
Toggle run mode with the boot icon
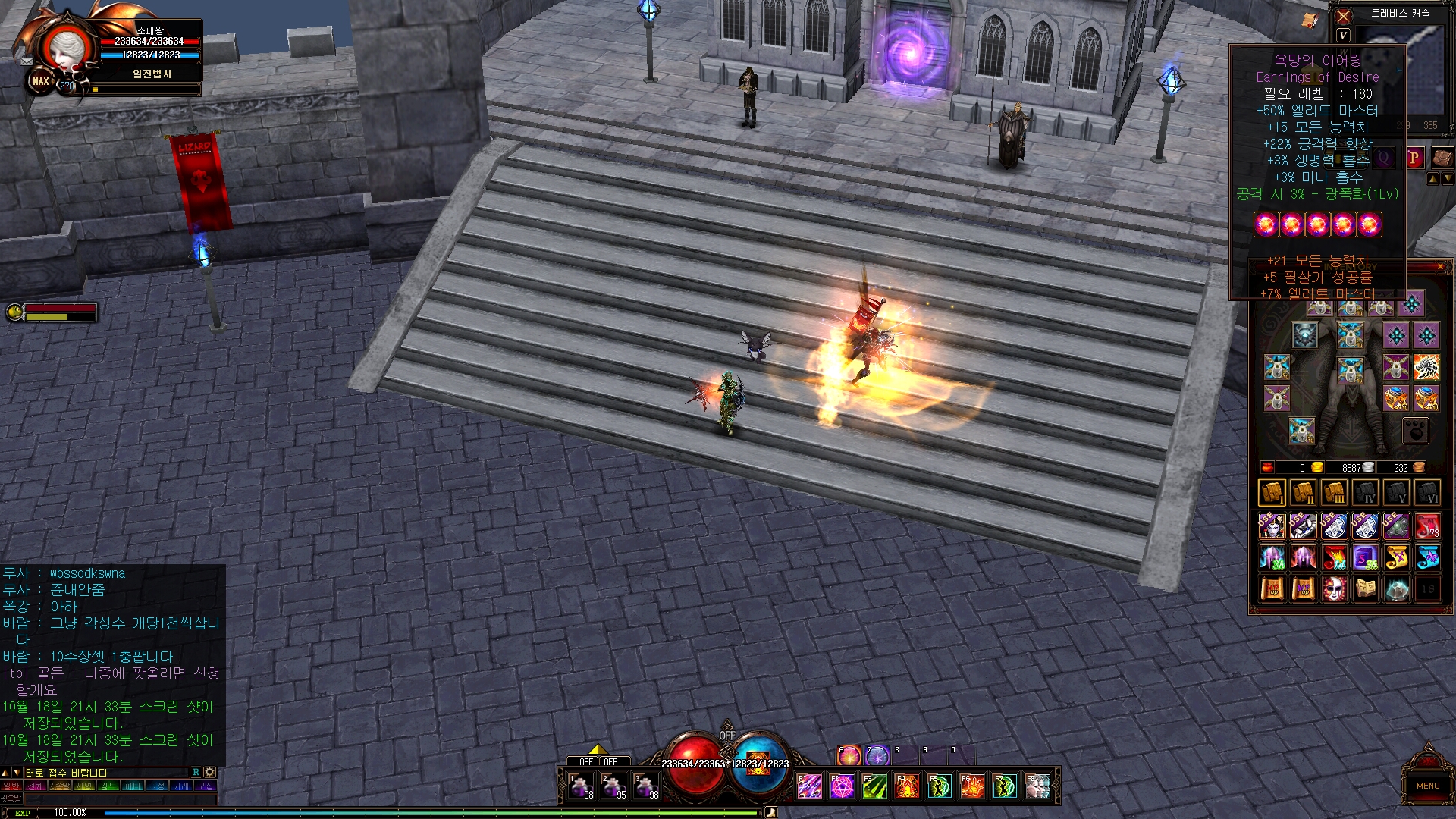click(770, 813)
